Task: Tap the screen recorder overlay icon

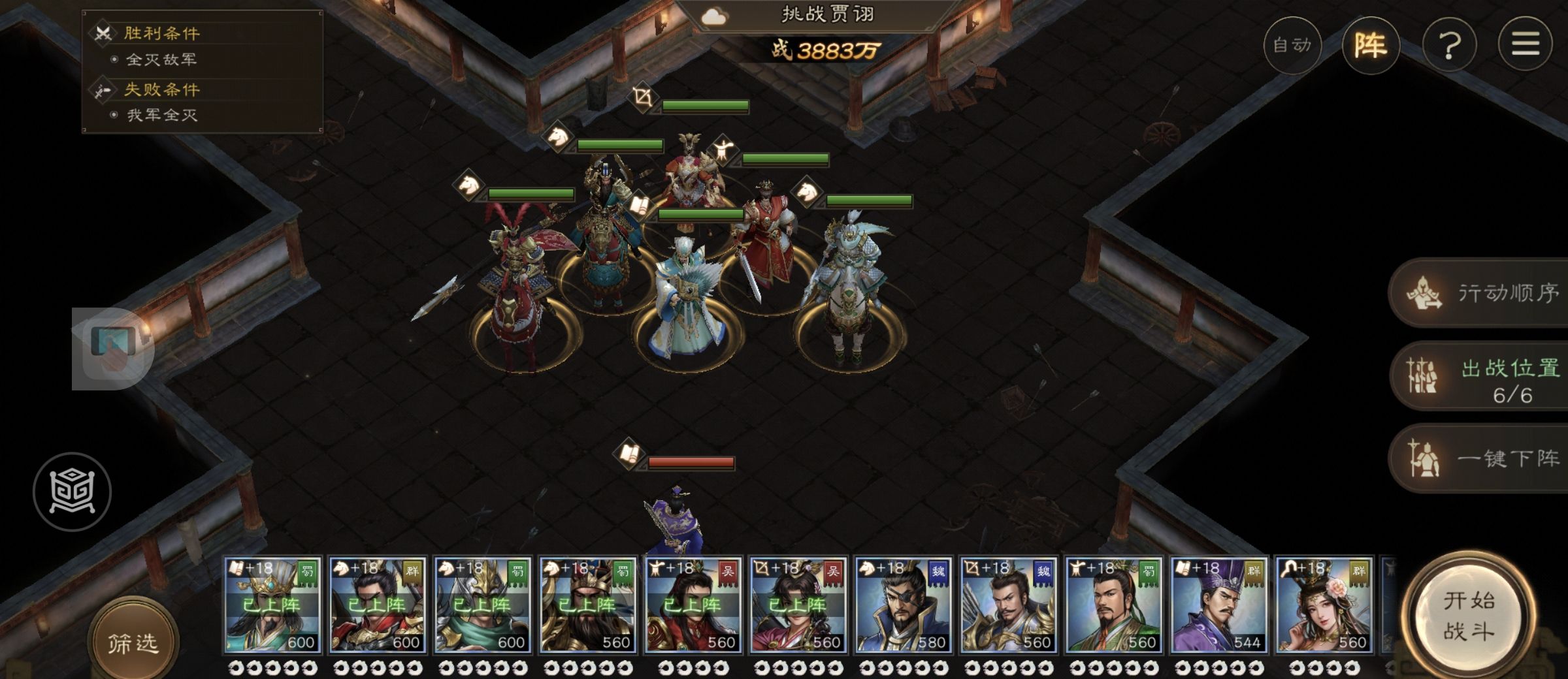Action: click(112, 349)
